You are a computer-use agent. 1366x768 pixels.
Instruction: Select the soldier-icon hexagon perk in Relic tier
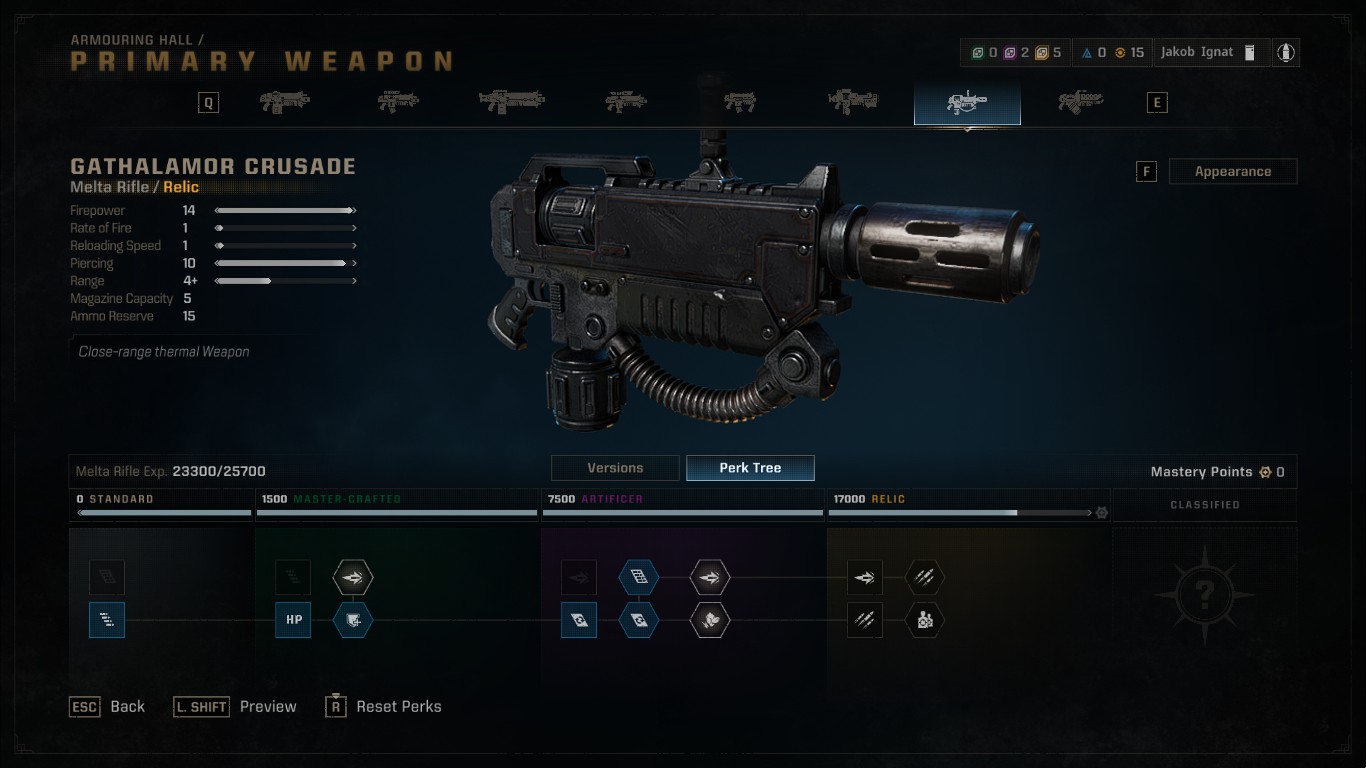point(925,620)
